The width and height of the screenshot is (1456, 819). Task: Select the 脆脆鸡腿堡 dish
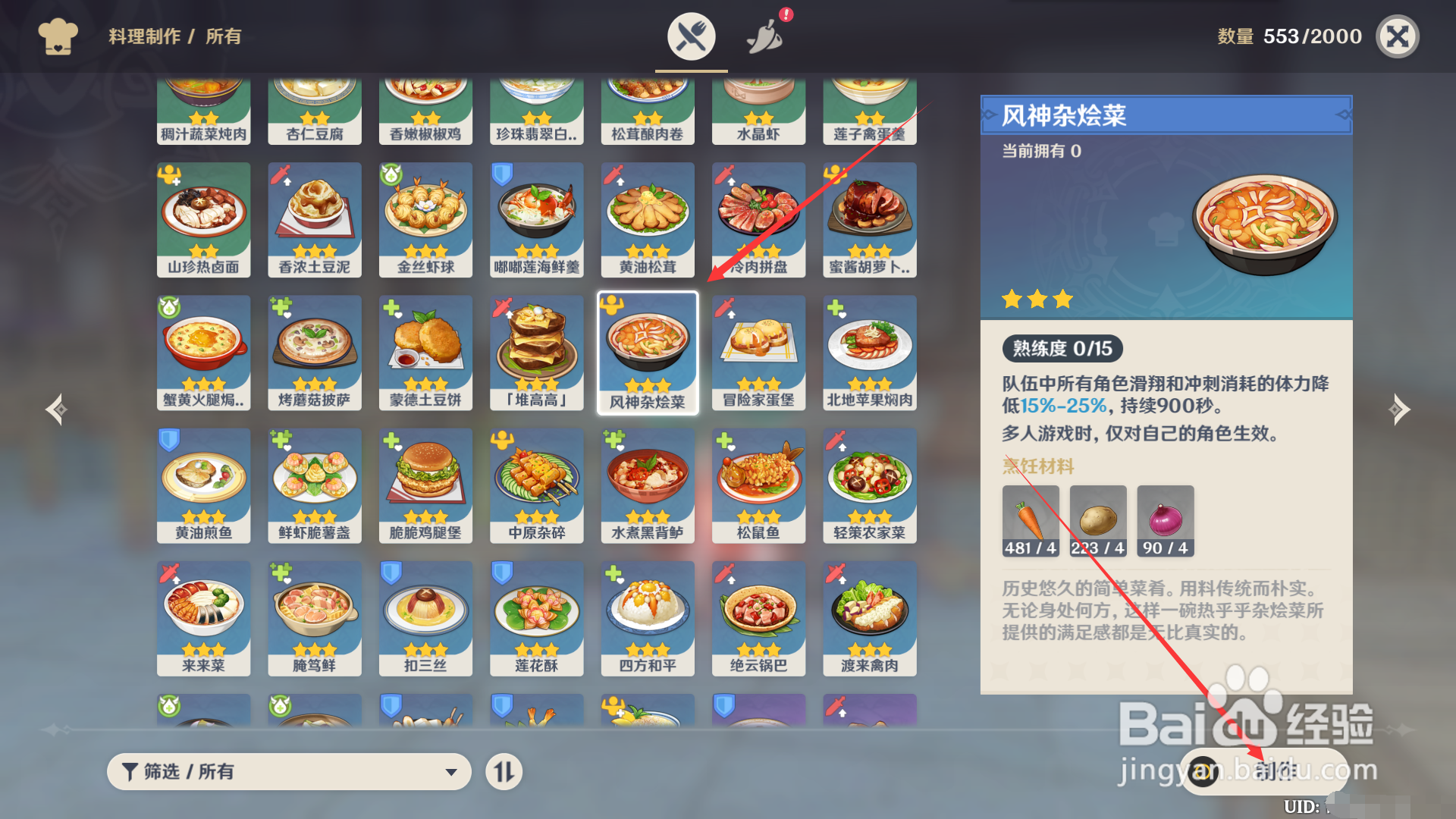(x=425, y=485)
